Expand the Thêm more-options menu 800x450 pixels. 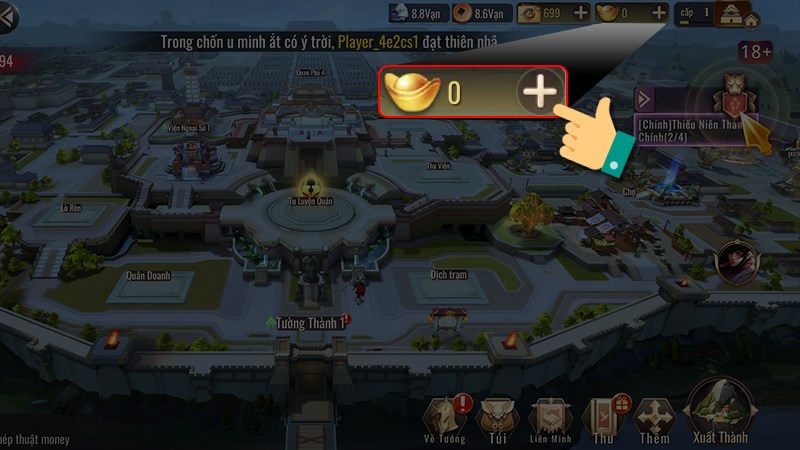(655, 418)
